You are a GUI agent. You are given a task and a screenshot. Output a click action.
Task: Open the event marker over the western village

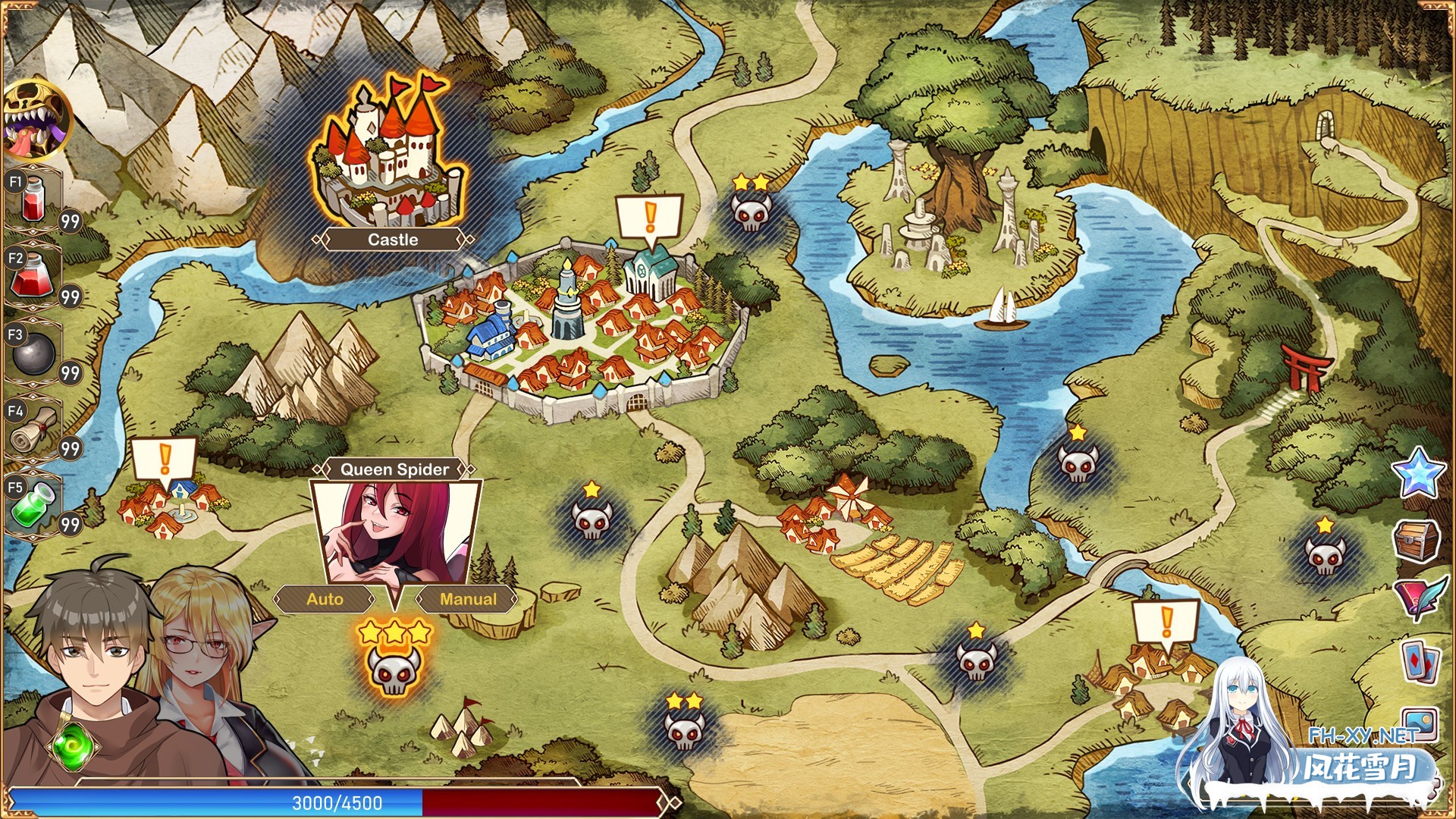(165, 460)
